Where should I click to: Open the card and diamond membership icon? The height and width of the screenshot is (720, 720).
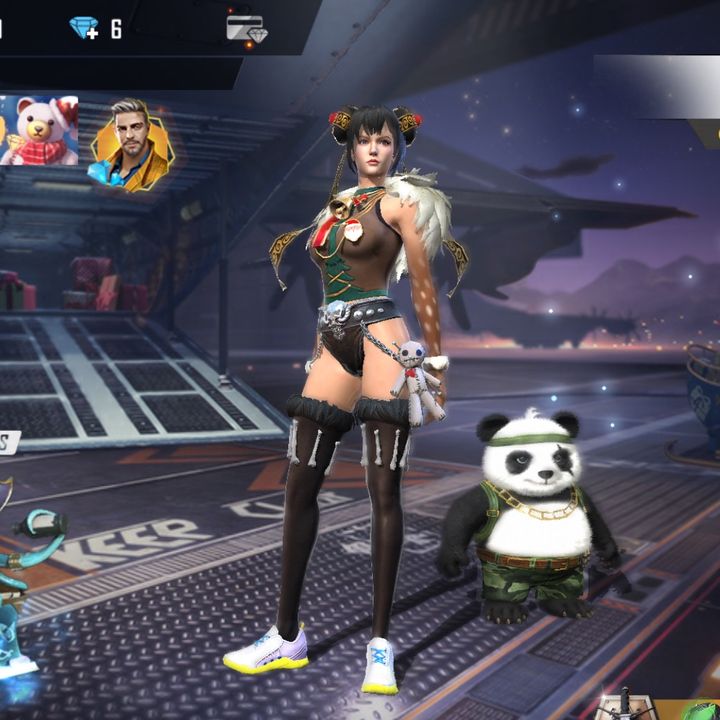tap(245, 29)
